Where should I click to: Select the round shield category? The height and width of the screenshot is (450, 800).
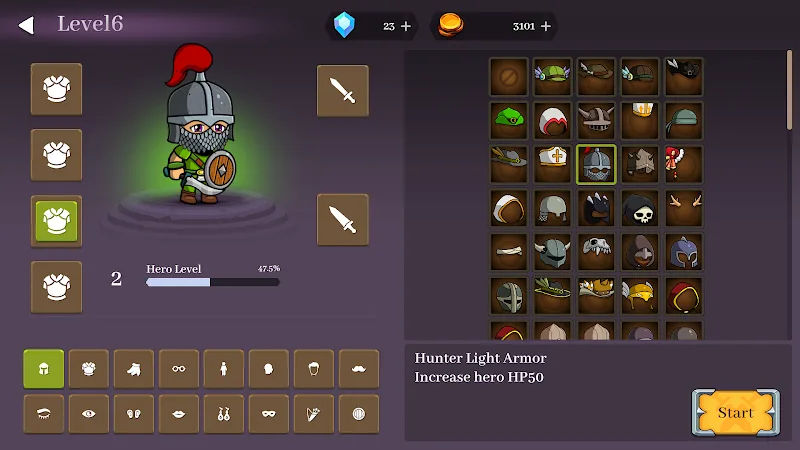tap(359, 414)
